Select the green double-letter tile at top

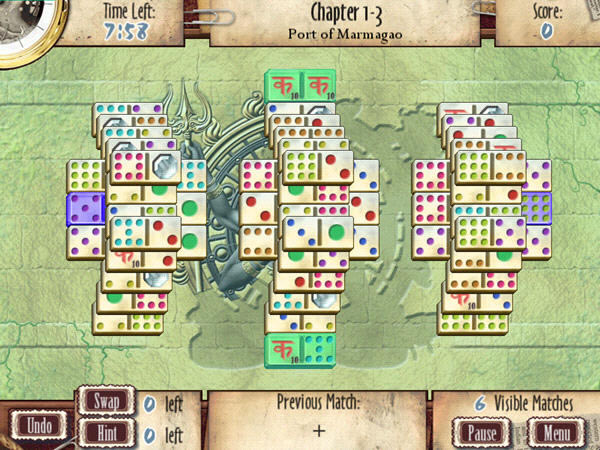tap(300, 87)
